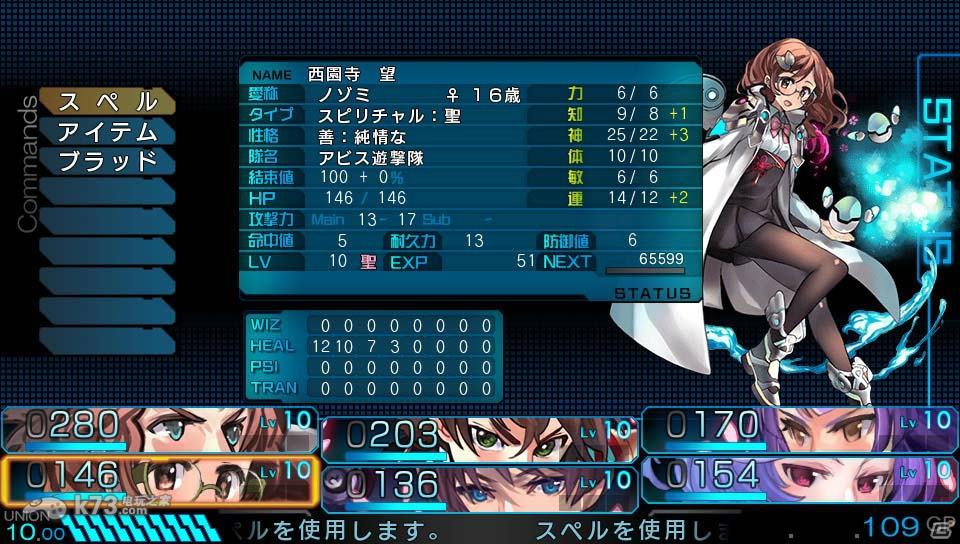960x544 pixels.
Task: Select the スペル (Spell) command
Action: point(107,101)
